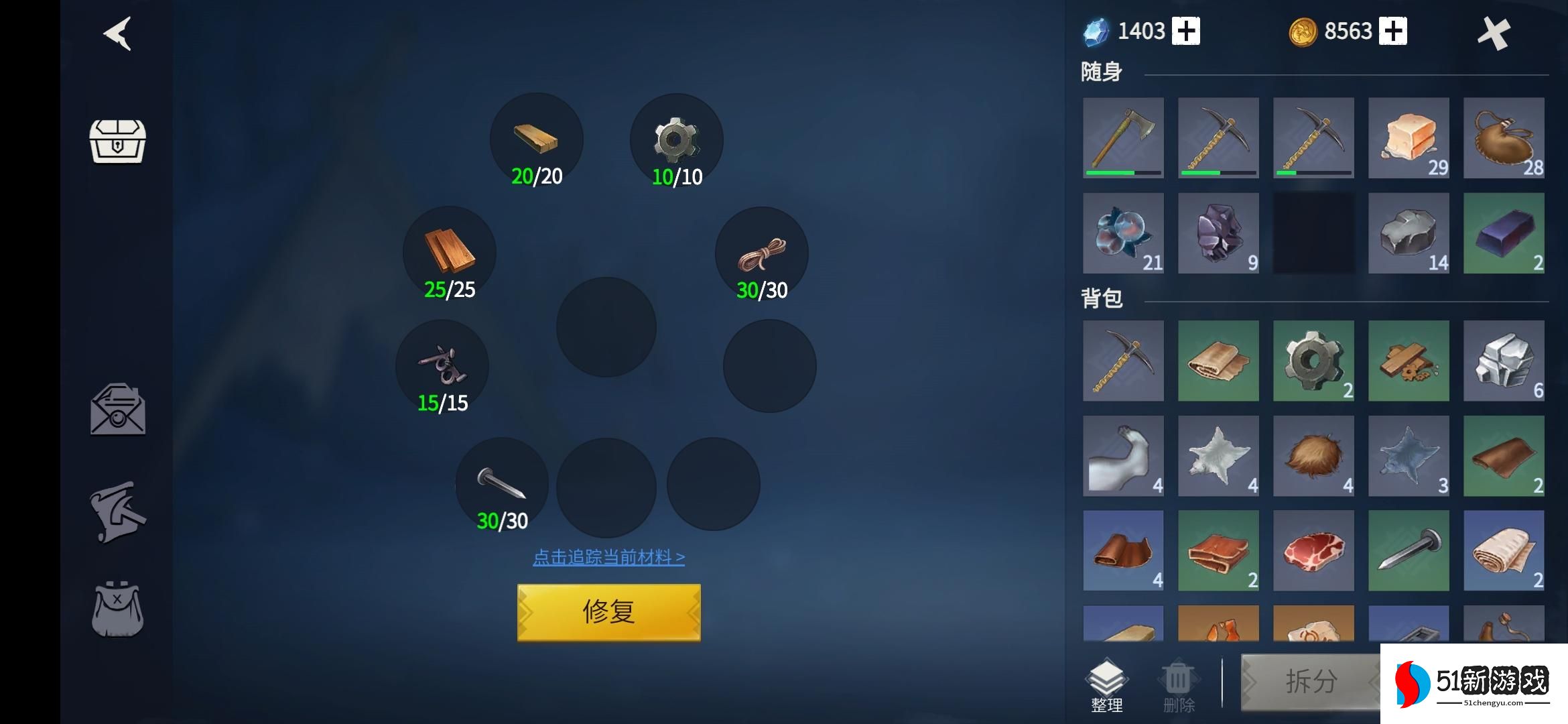Pick the brown fur pelt stack
This screenshot has width=1568, height=724.
pyautogui.click(x=1313, y=456)
